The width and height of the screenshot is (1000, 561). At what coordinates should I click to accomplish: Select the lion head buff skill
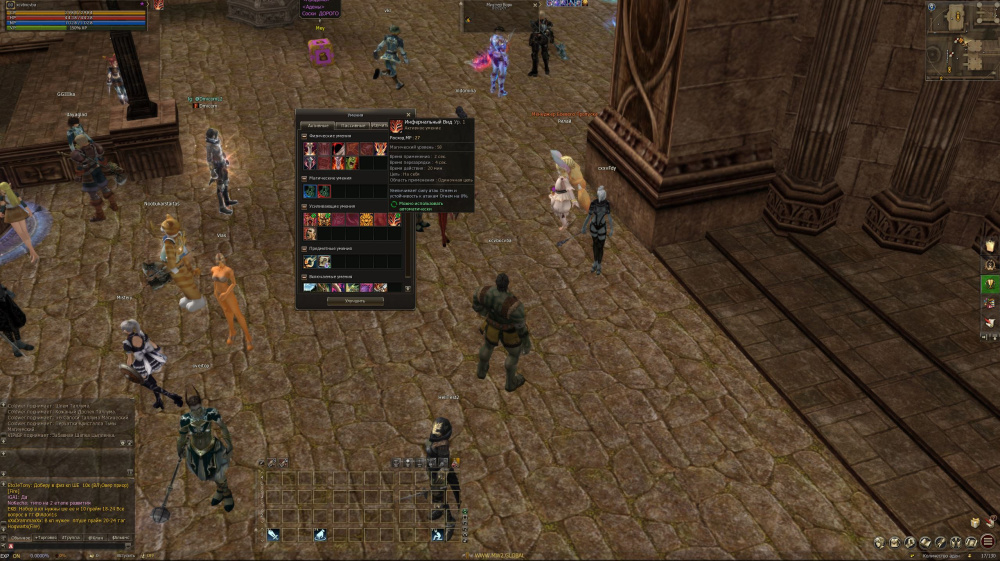(367, 219)
